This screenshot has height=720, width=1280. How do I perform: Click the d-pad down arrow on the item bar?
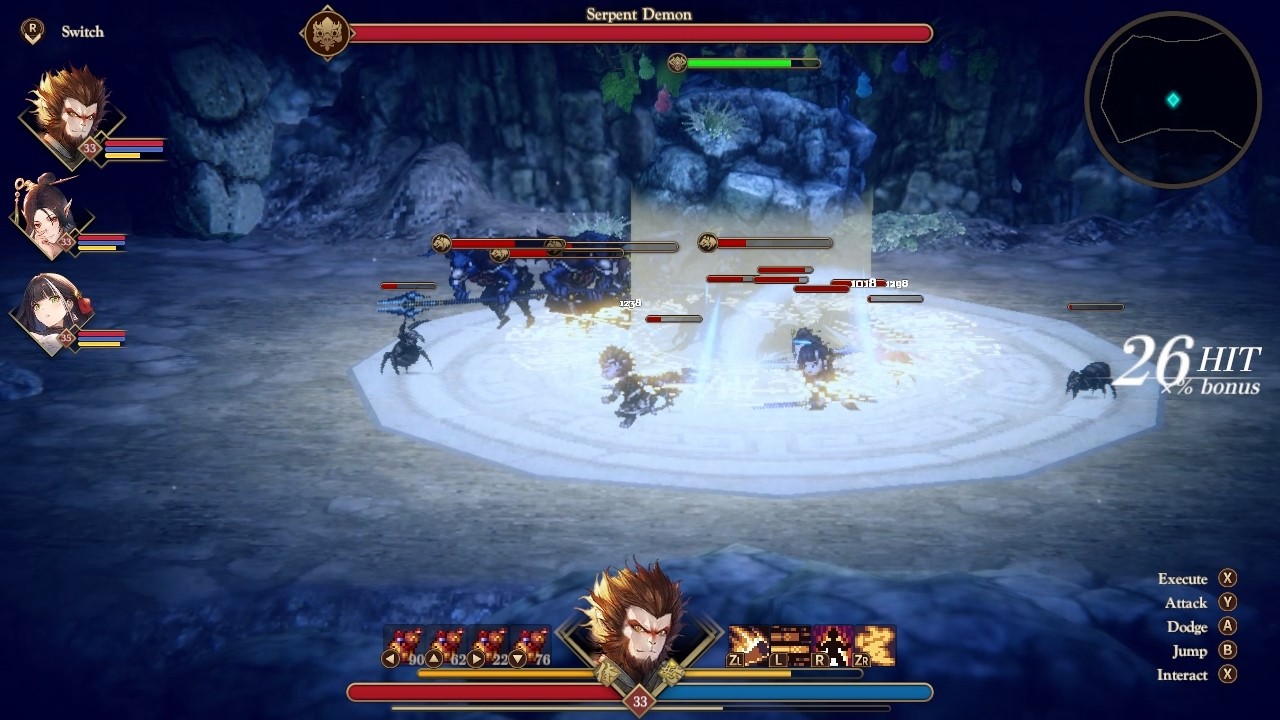(x=517, y=657)
